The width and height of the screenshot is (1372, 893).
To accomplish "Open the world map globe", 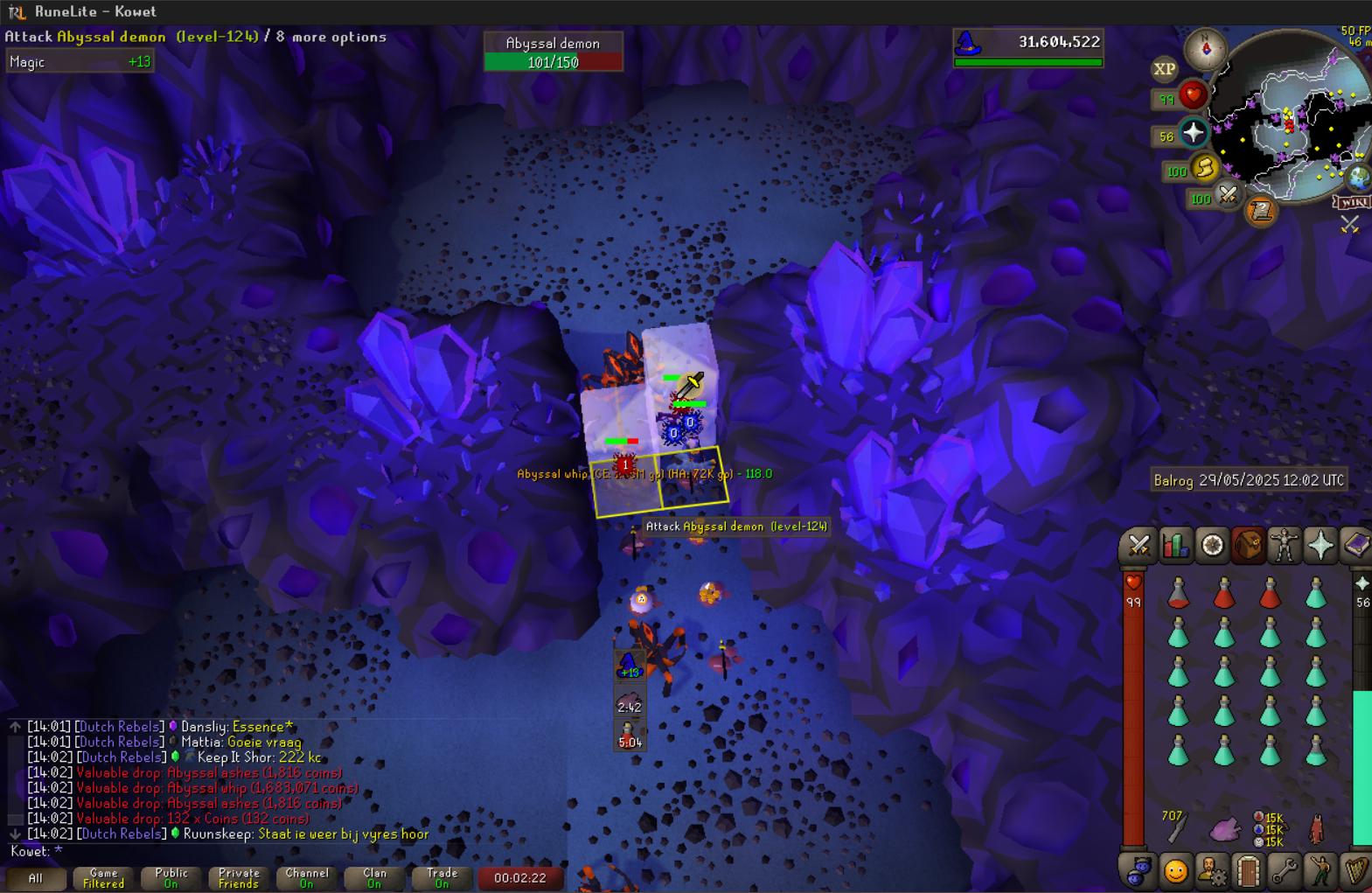I will [1358, 178].
